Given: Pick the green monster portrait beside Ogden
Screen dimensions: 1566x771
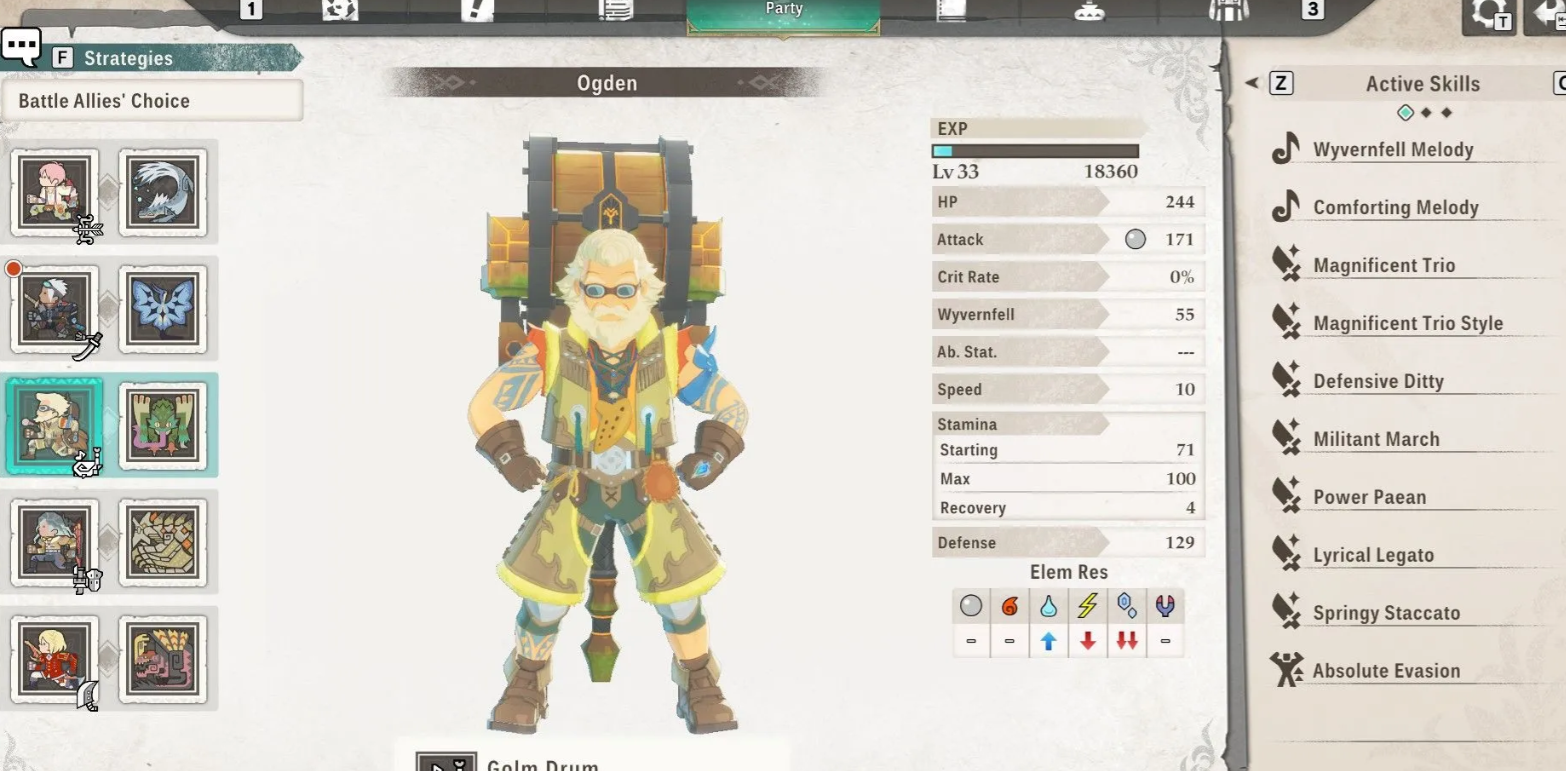Looking at the screenshot, I should 163,425.
